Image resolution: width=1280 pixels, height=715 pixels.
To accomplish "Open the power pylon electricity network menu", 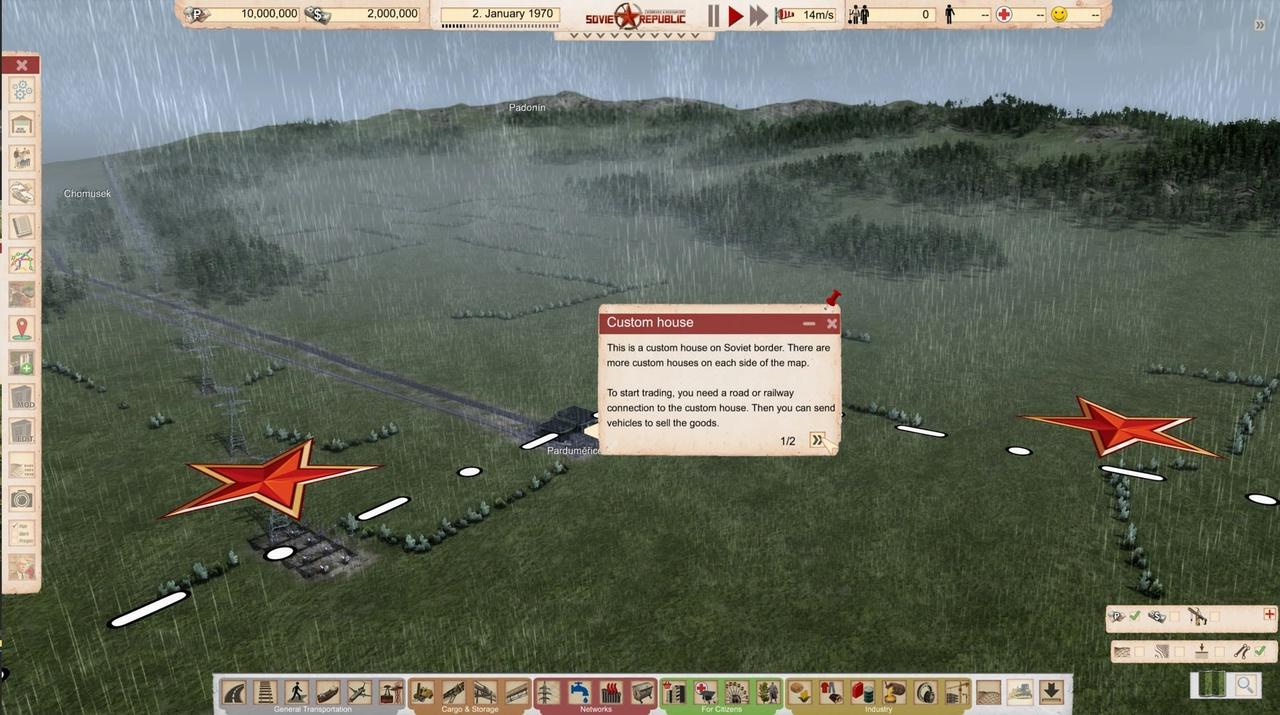I will click(548, 692).
